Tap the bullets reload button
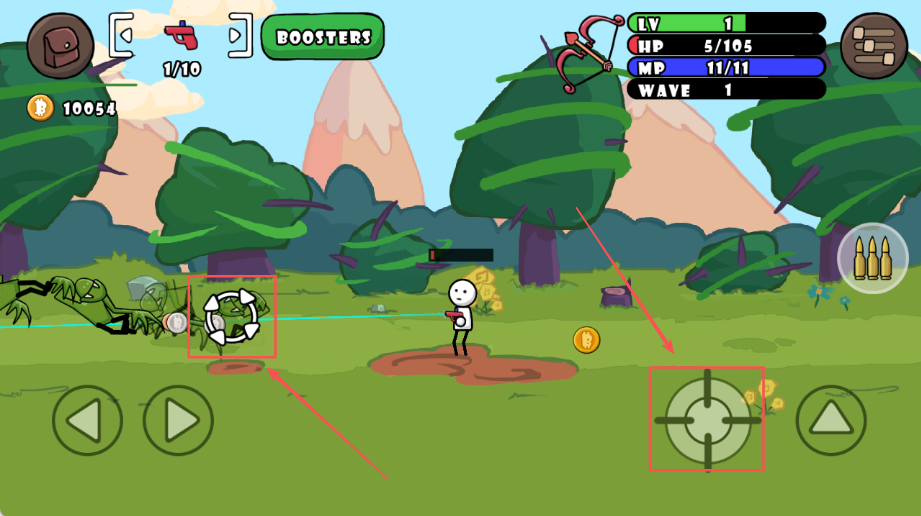This screenshot has height=516, width=921. [x=872, y=258]
